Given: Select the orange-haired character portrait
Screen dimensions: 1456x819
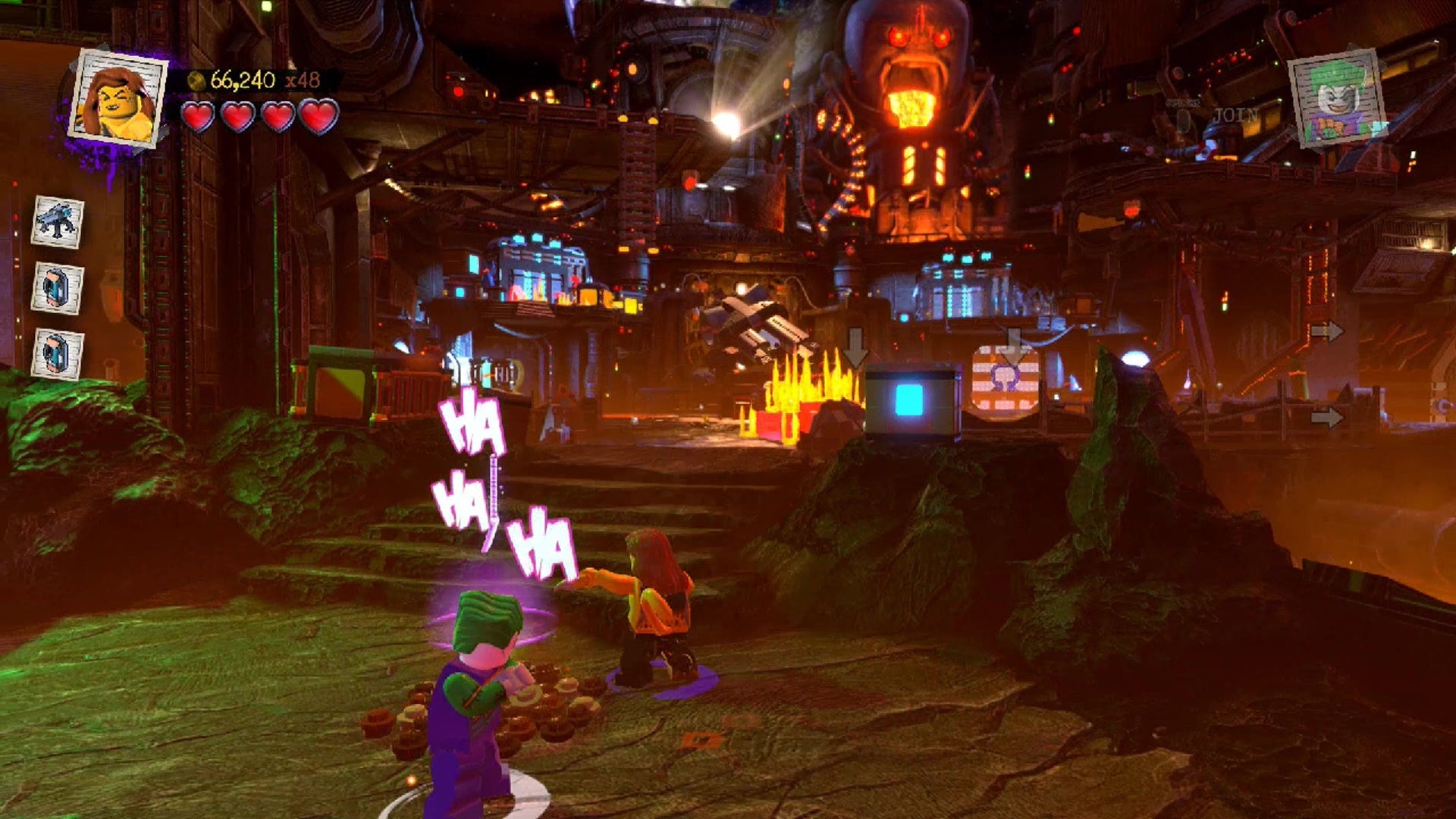Looking at the screenshot, I should pos(118,98).
